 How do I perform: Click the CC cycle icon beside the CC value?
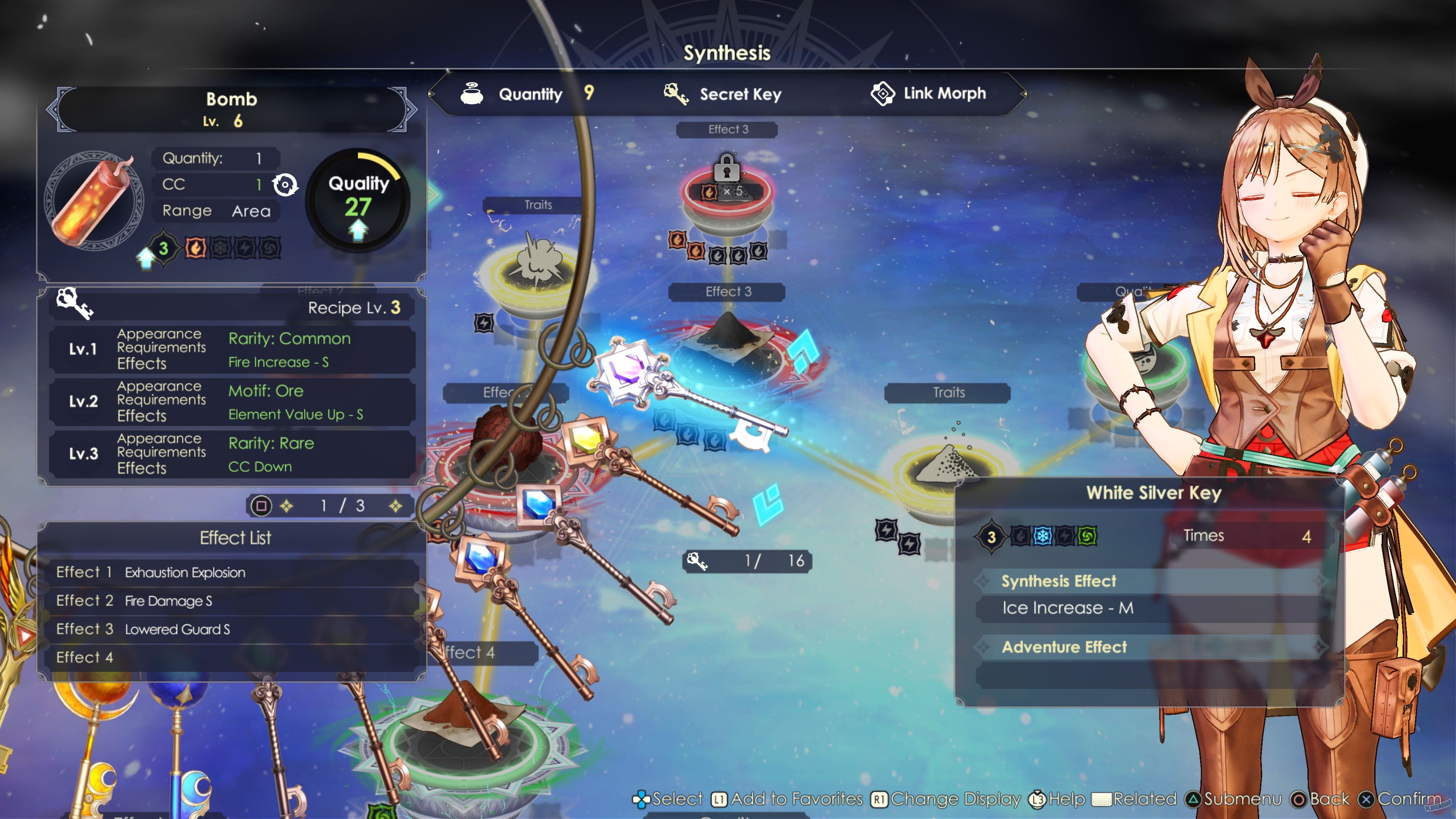coord(286,184)
